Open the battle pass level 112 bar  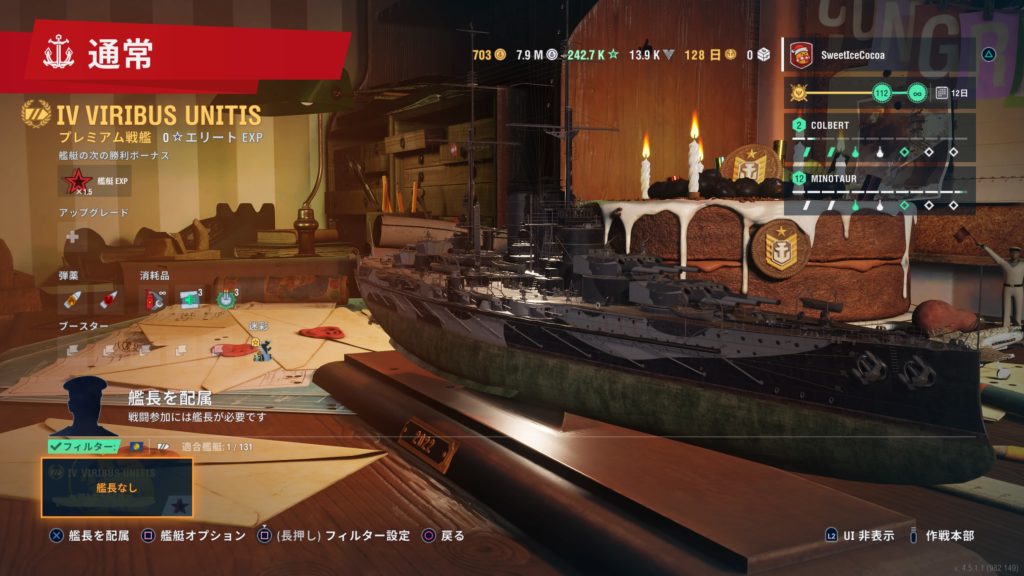pos(880,93)
